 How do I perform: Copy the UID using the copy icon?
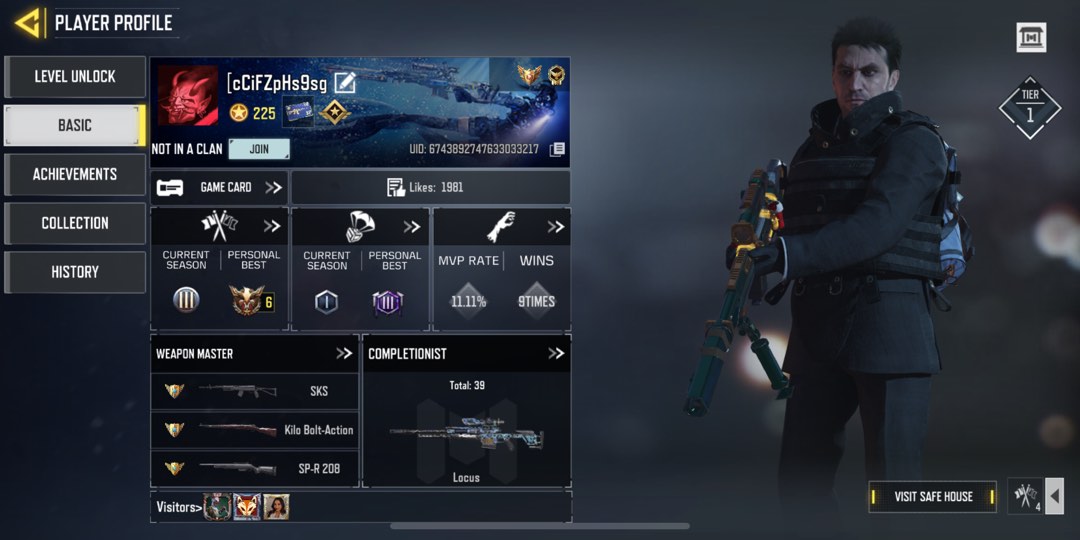pos(557,150)
